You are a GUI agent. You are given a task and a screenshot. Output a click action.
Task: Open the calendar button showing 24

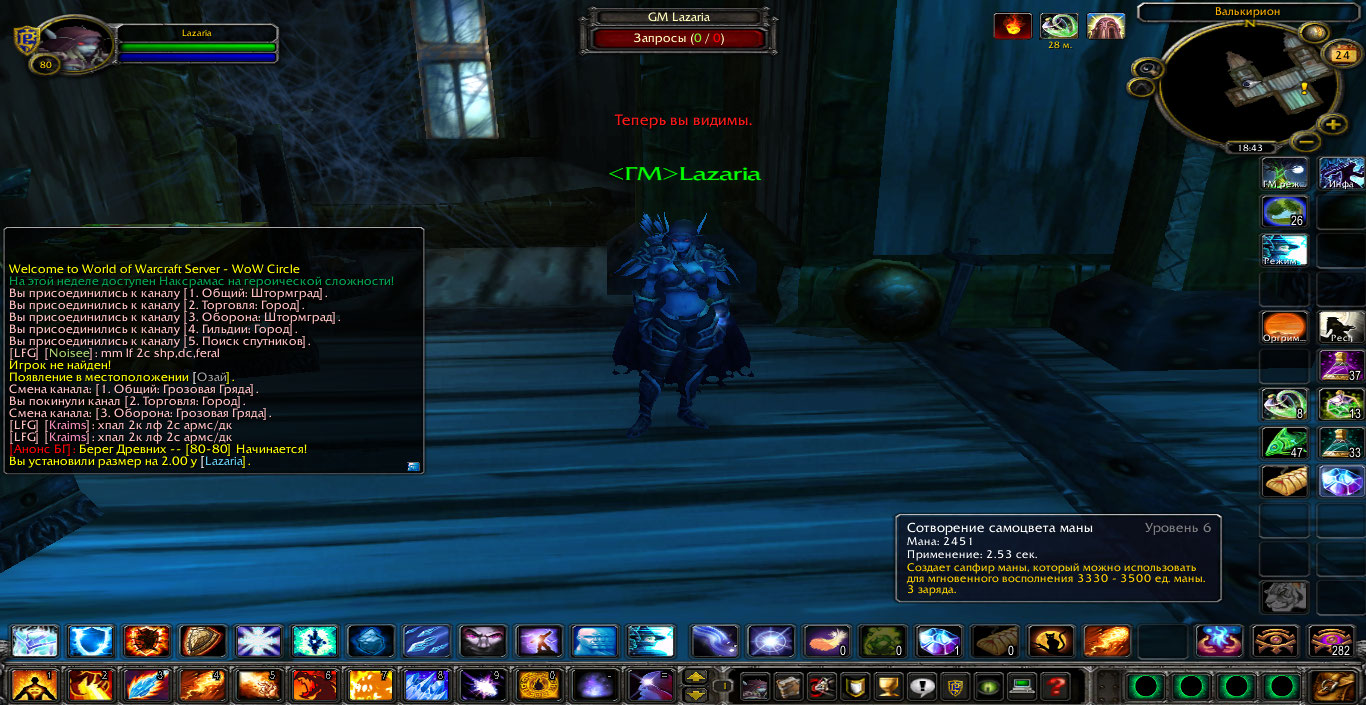pos(1338,55)
